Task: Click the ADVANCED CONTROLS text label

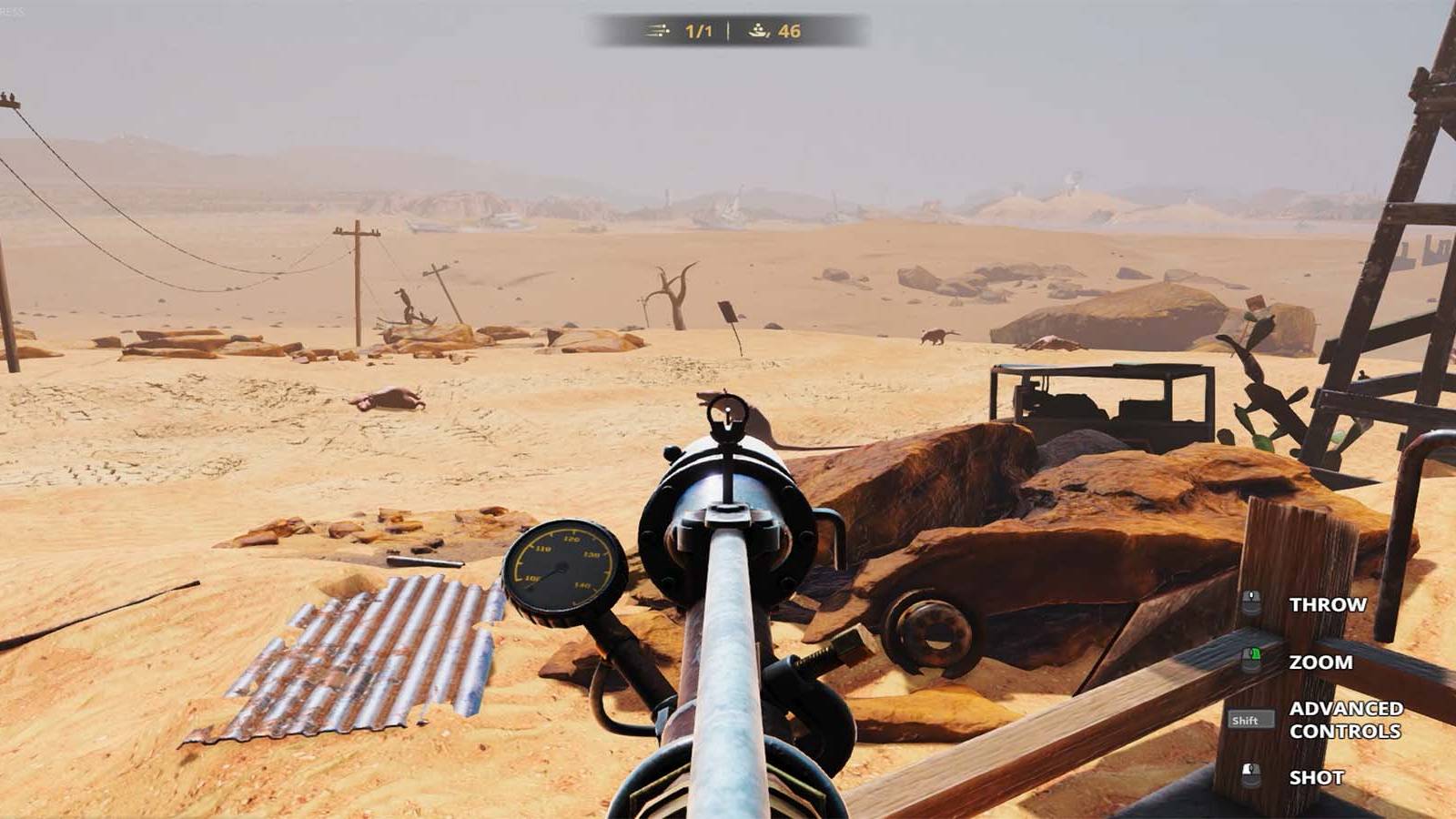Action: point(1344,720)
